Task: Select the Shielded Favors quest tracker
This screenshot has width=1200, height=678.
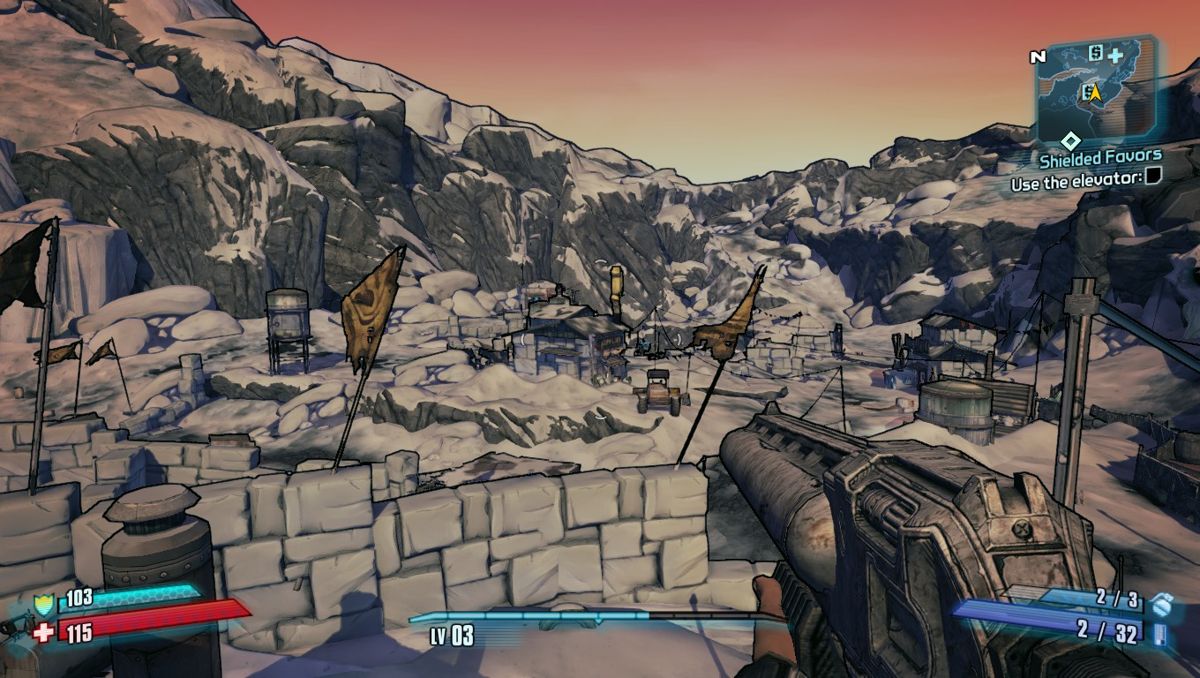Action: click(1100, 156)
